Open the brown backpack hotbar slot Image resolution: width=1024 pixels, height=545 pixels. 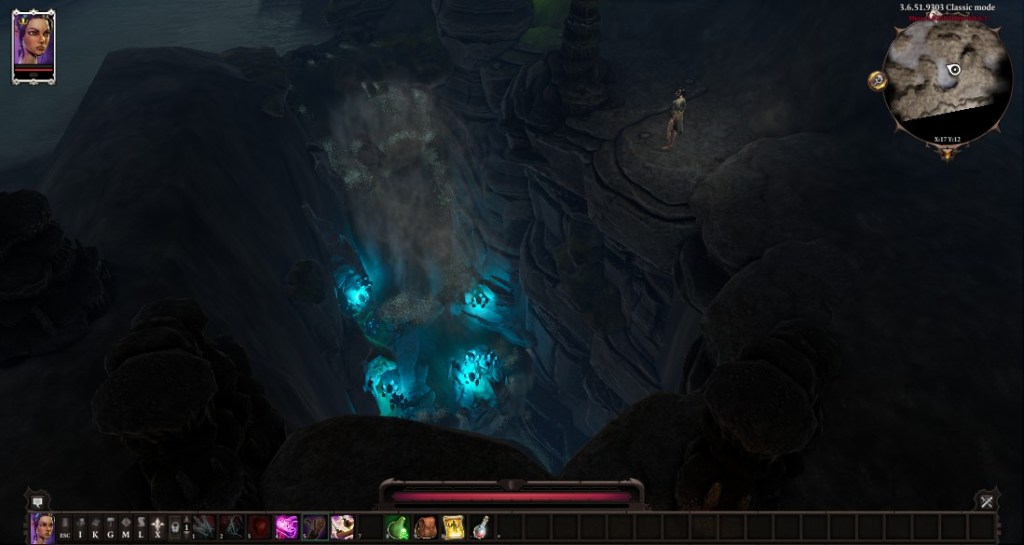(426, 527)
